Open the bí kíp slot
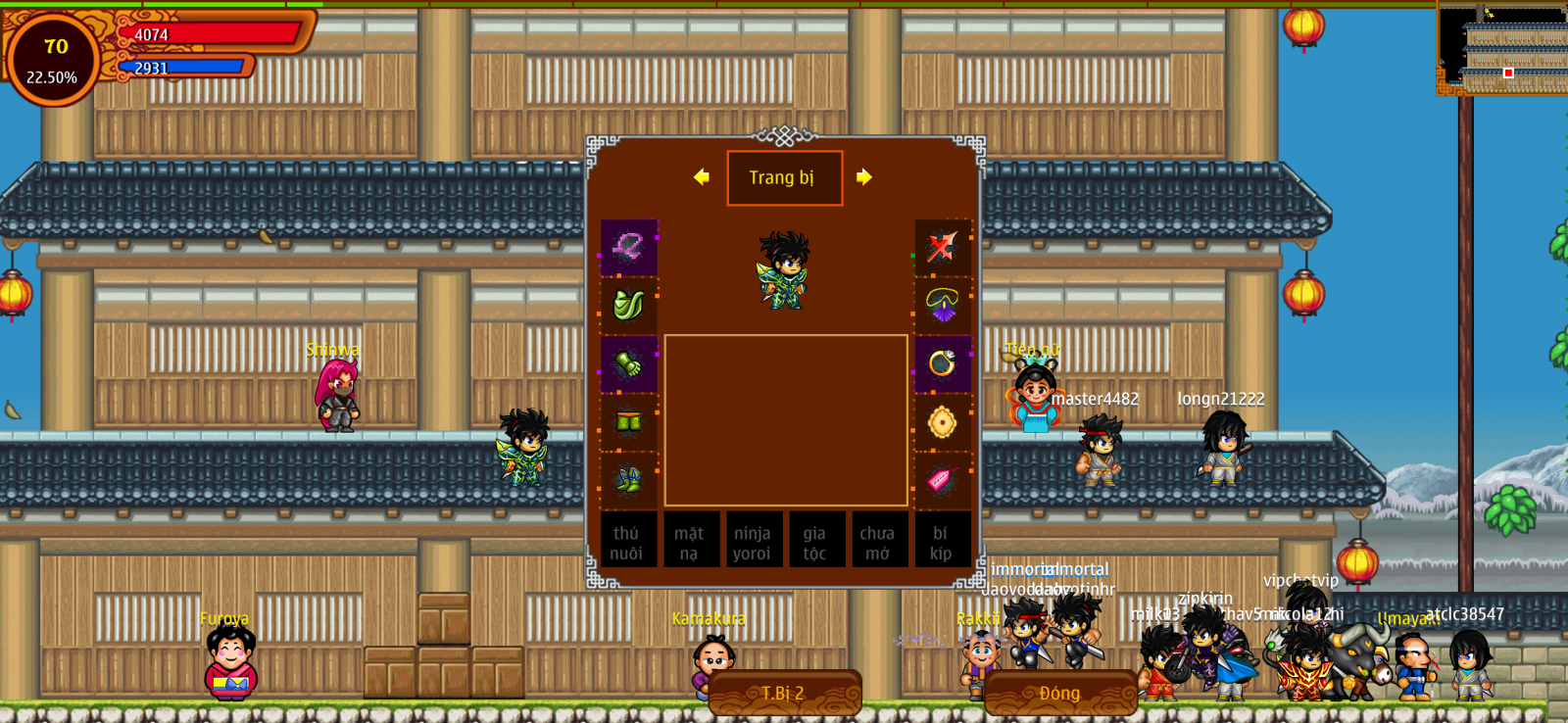Viewport: 1568px width, 723px height. click(x=941, y=541)
